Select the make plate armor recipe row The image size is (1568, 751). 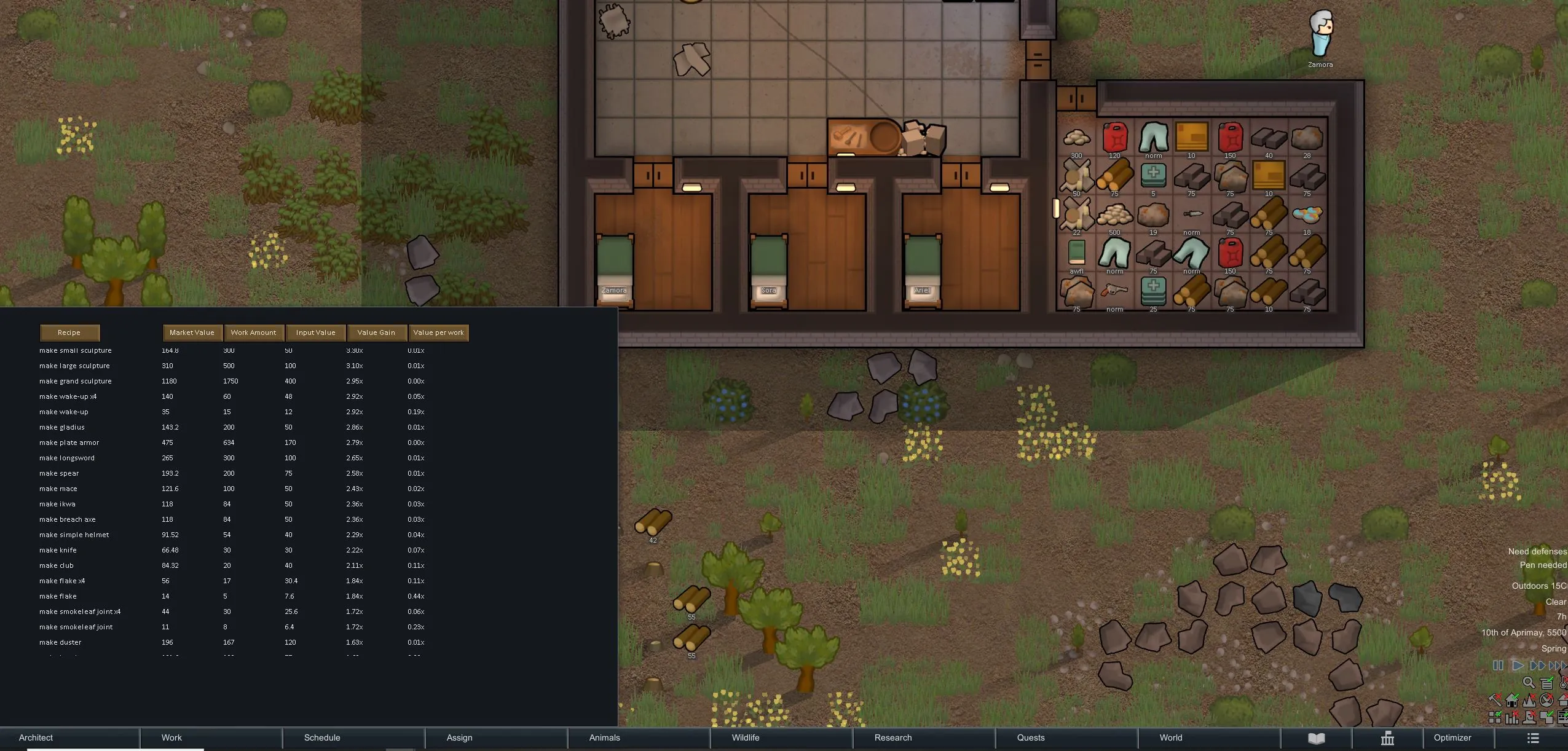point(69,442)
